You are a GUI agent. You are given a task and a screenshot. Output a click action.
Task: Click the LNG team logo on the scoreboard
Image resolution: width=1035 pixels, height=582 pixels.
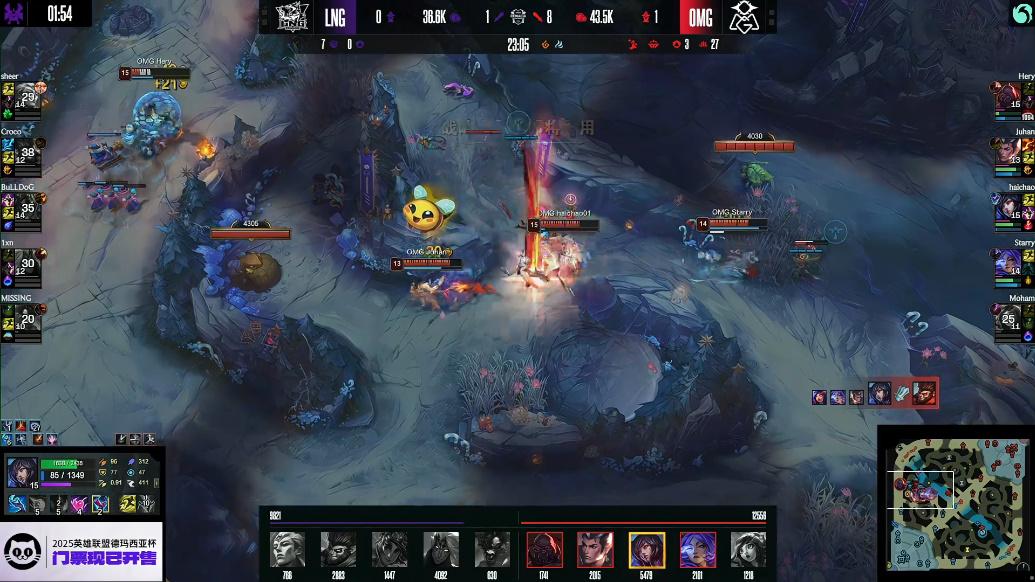tap(294, 17)
